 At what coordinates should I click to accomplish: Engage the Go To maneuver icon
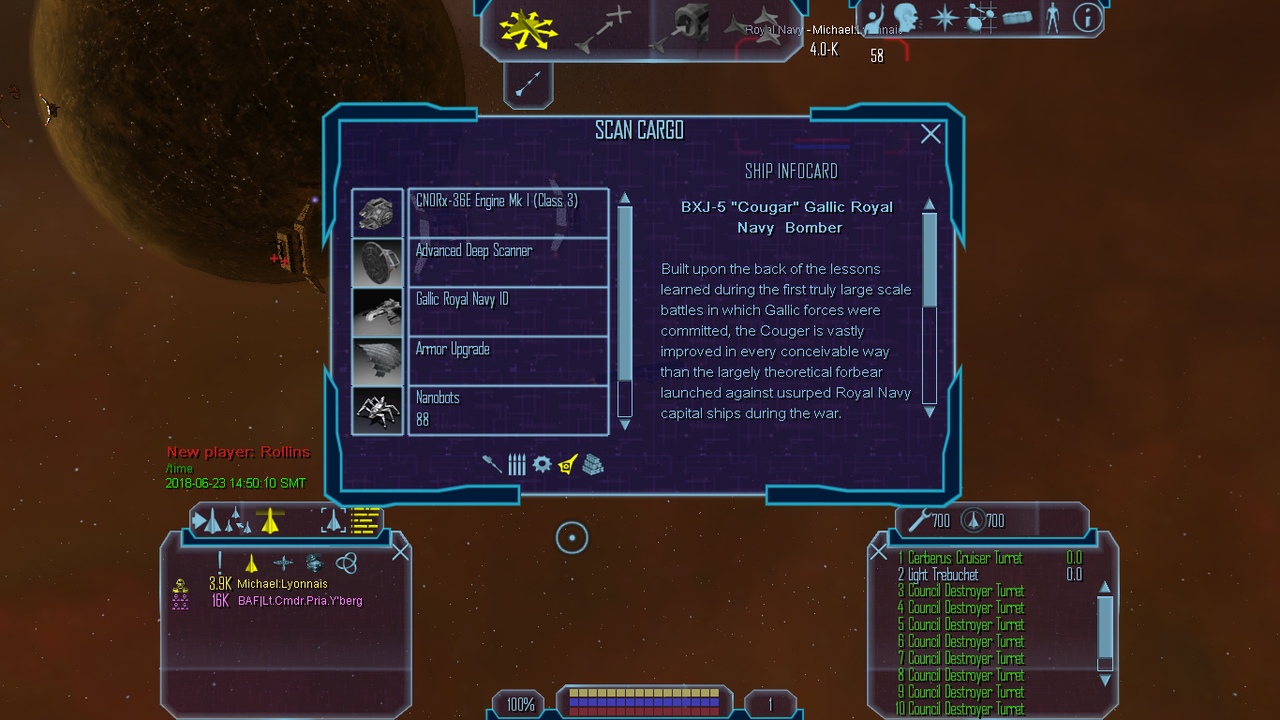603,27
